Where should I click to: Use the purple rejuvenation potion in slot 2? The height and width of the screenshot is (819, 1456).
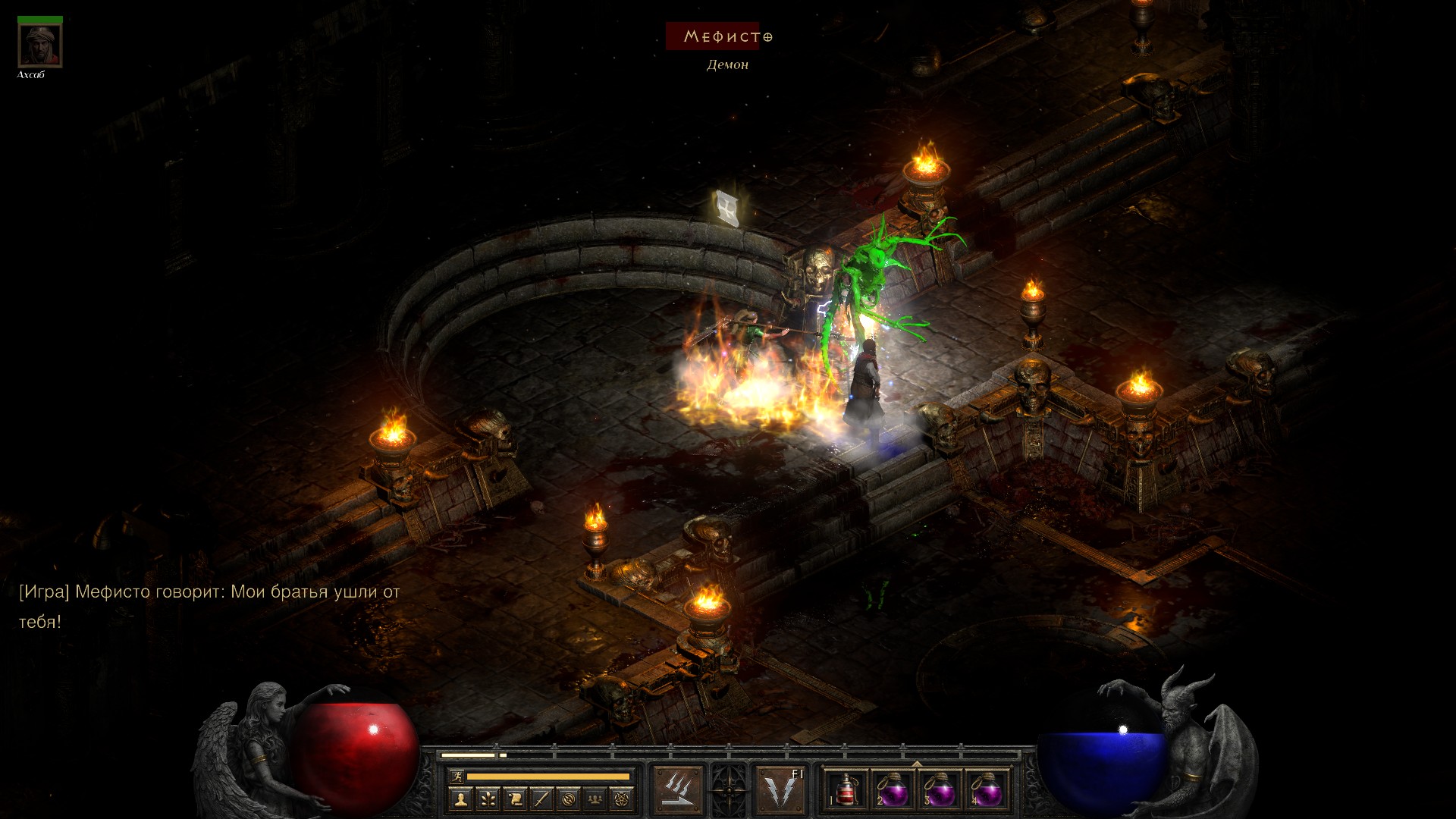coord(893,790)
